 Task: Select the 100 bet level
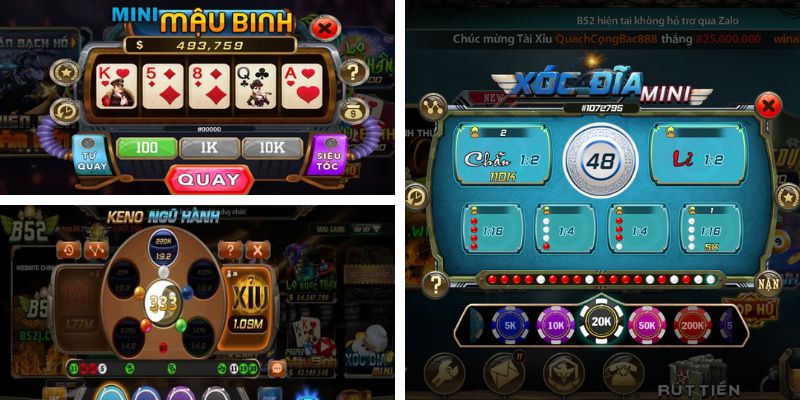[x=146, y=148]
